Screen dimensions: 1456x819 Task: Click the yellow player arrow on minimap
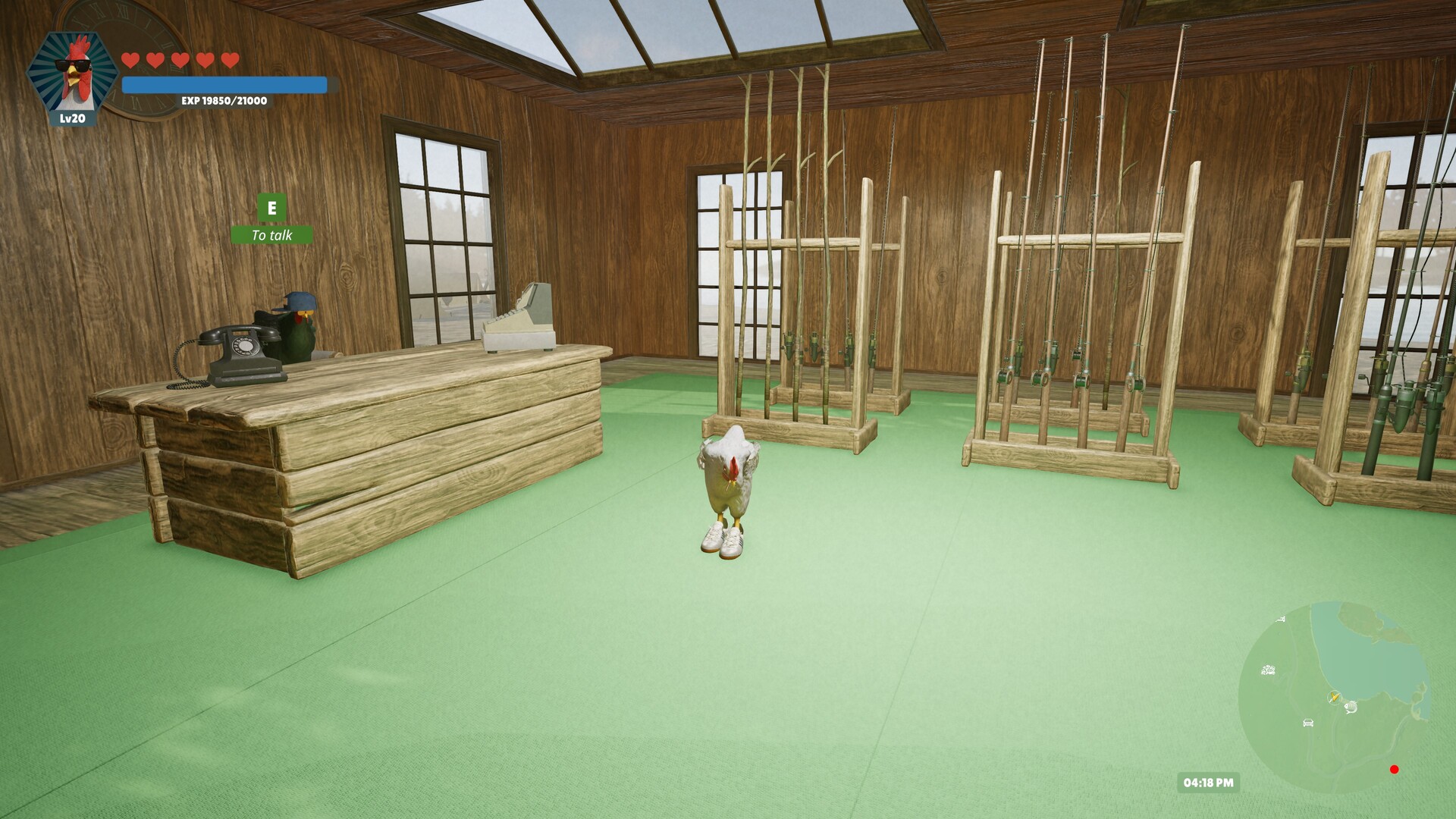click(x=1335, y=698)
